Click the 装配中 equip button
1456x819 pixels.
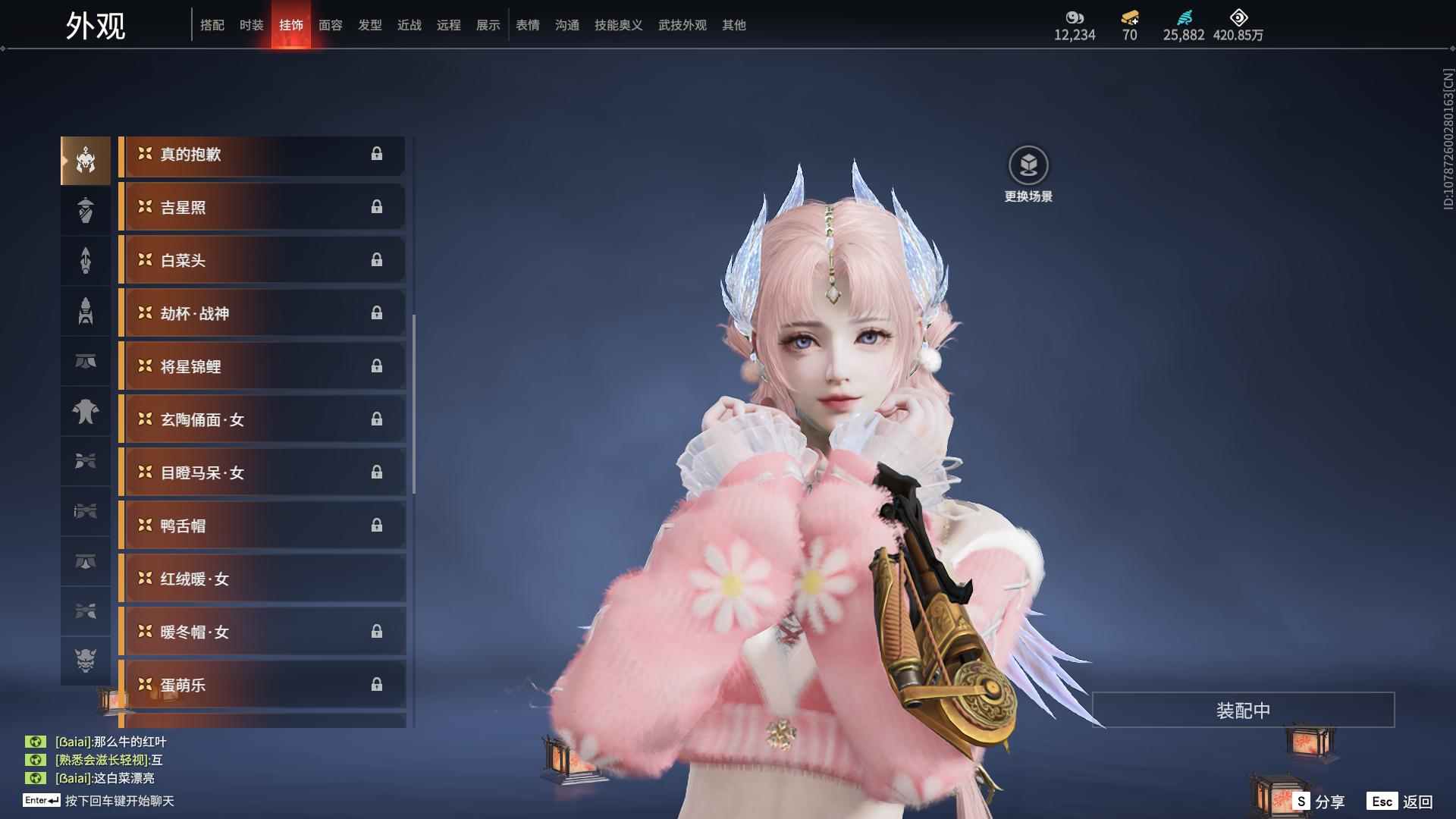point(1243,711)
